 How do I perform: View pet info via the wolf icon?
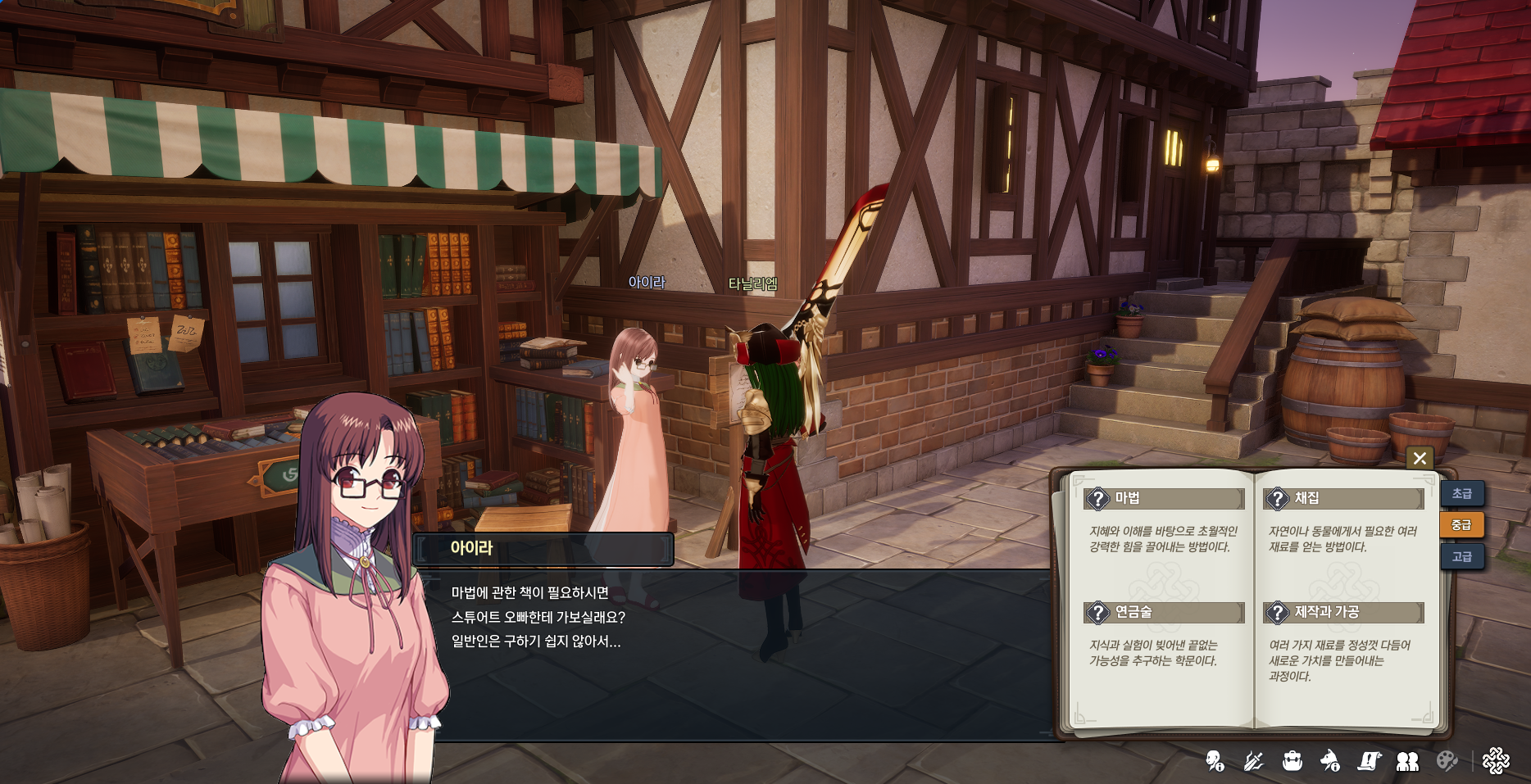(x=1330, y=761)
